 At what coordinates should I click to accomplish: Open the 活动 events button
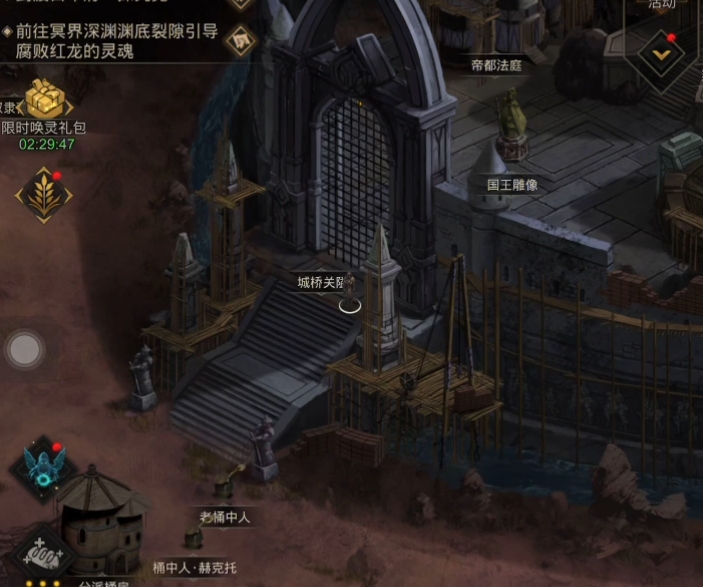coord(662,4)
